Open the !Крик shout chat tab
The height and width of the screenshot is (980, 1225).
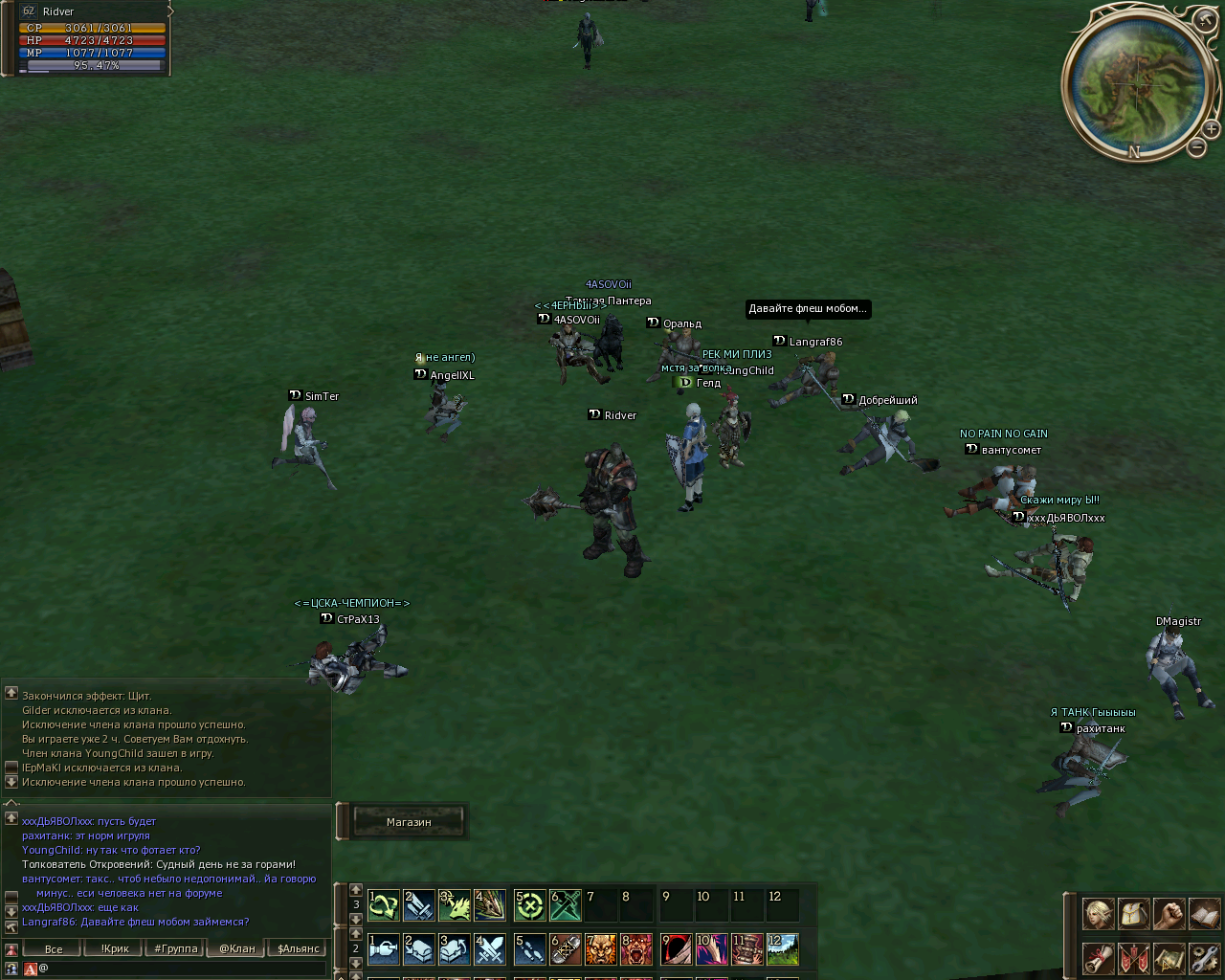(x=115, y=948)
